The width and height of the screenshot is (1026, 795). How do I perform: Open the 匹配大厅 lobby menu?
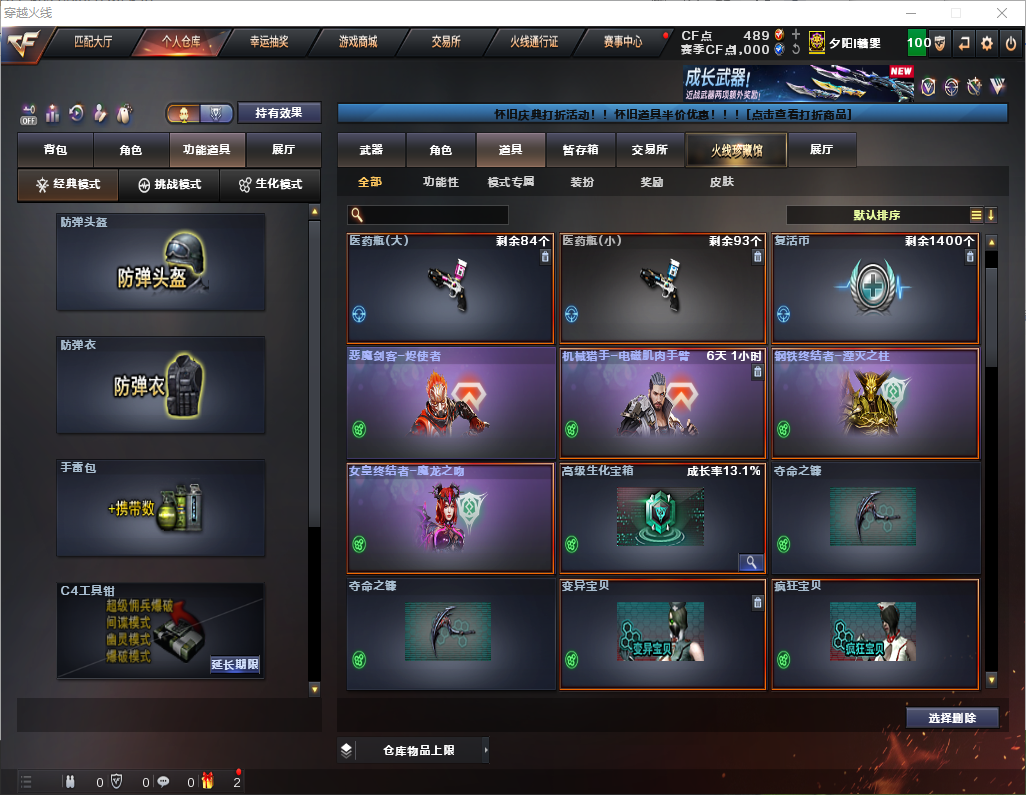coord(93,42)
